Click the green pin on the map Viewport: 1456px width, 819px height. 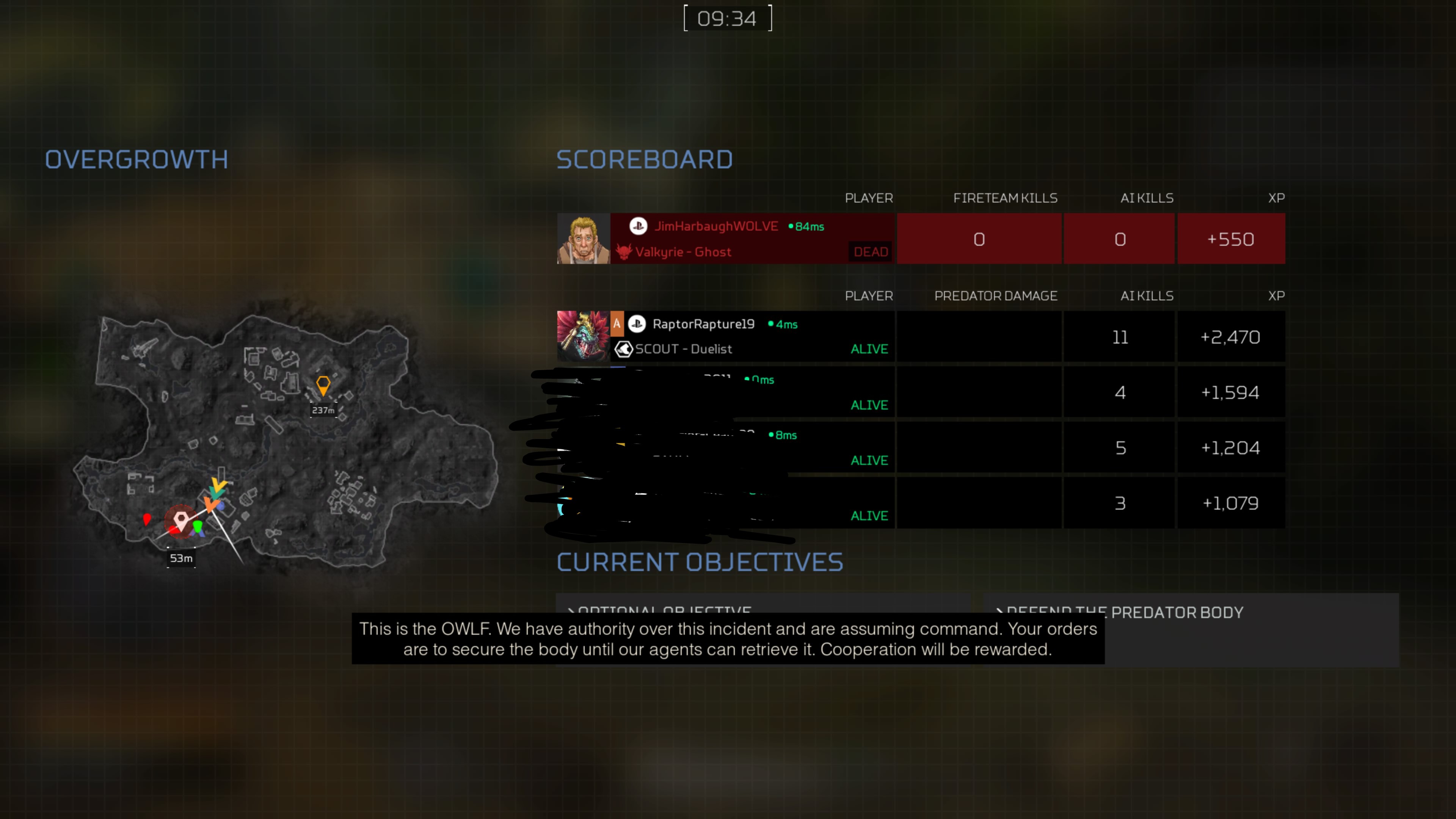click(x=197, y=527)
